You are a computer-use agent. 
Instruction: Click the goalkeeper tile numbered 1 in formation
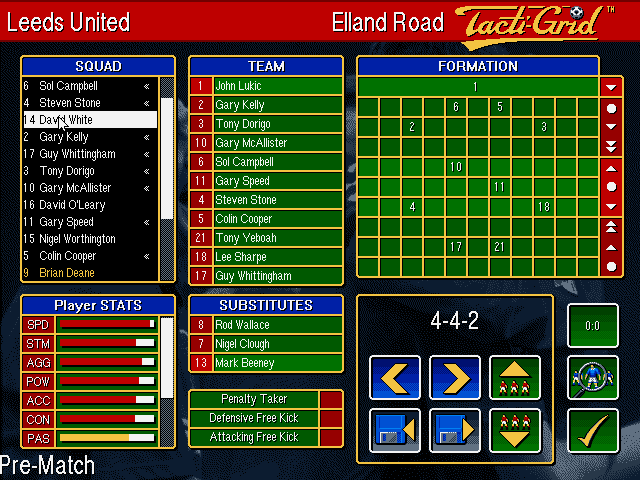tap(476, 87)
